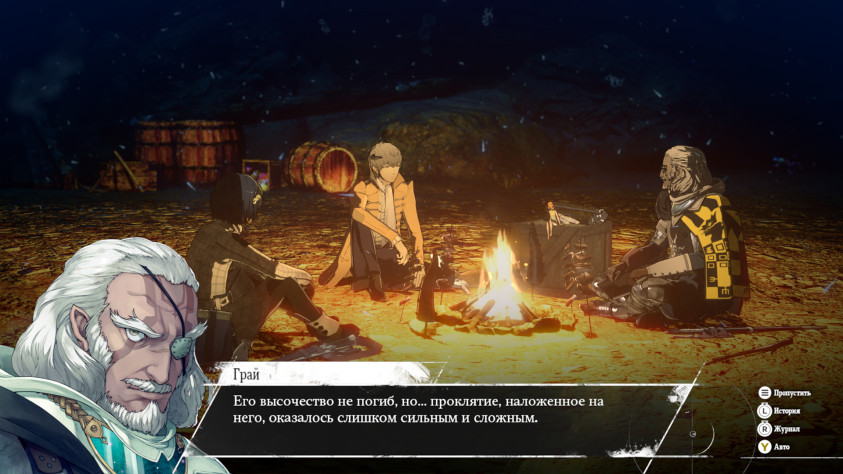Open the История dialogue history
The width and height of the screenshot is (843, 474).
pyautogui.click(x=780, y=411)
